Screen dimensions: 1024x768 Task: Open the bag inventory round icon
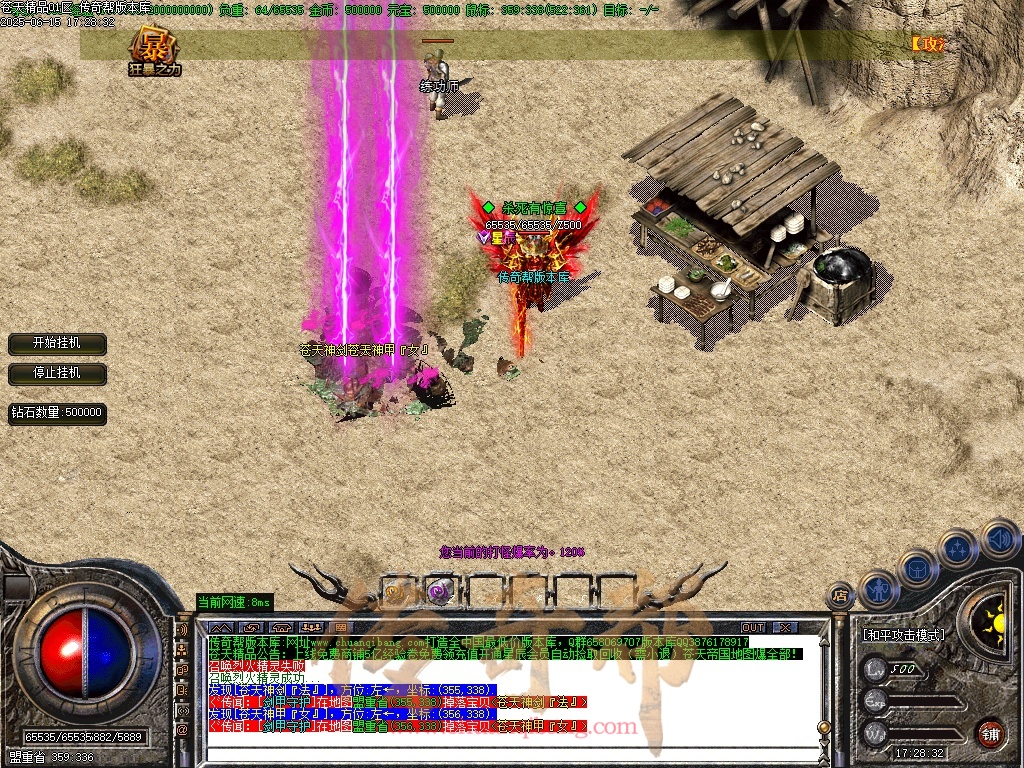(918, 568)
